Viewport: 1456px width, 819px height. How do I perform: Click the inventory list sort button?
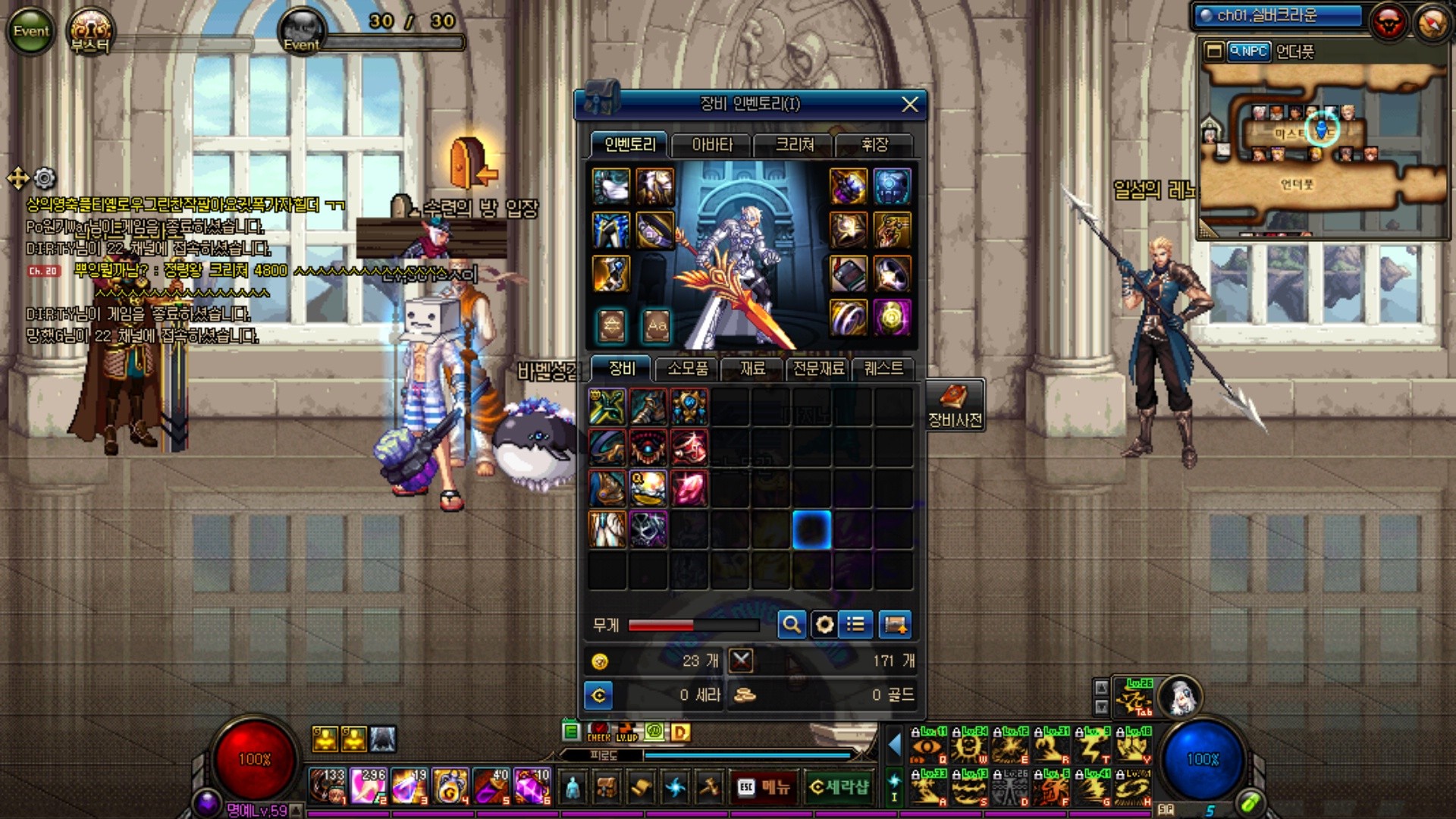856,625
